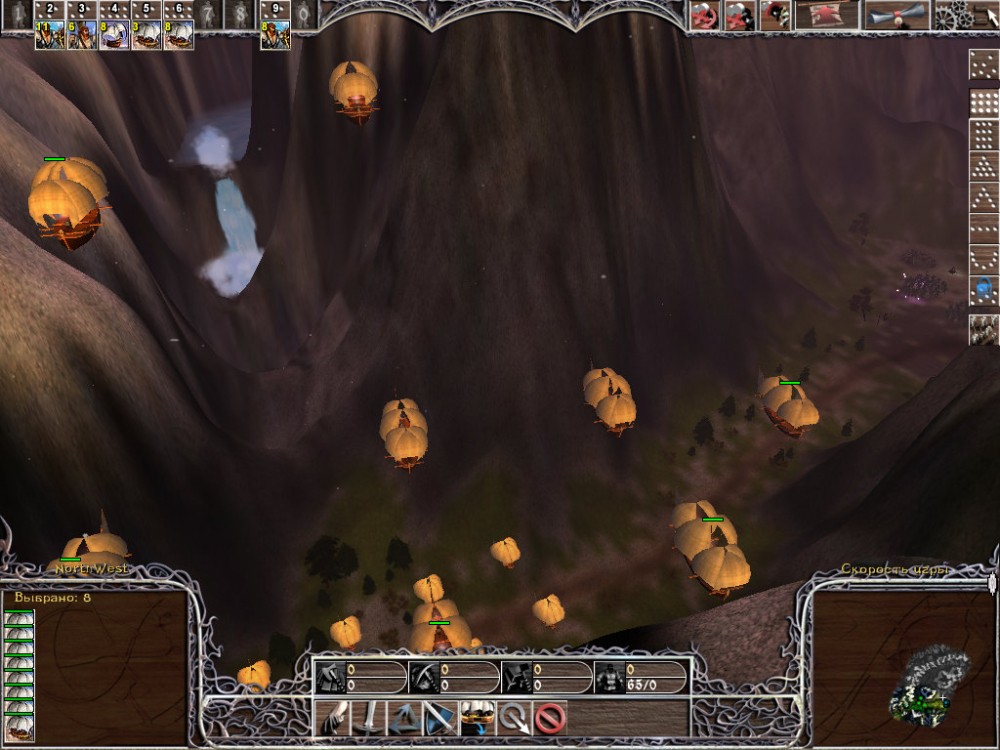The height and width of the screenshot is (750, 1000).
Task: Click the sword attack command
Action: coord(370,717)
